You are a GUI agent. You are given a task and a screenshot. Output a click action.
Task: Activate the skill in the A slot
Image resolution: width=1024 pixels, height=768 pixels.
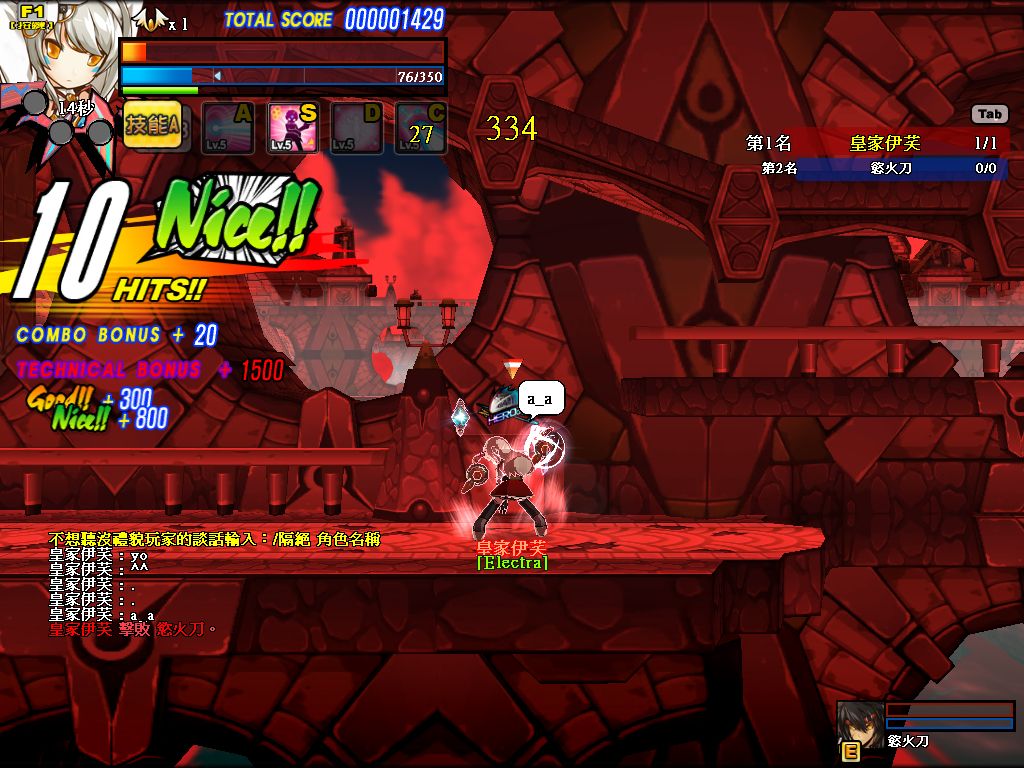click(x=227, y=127)
